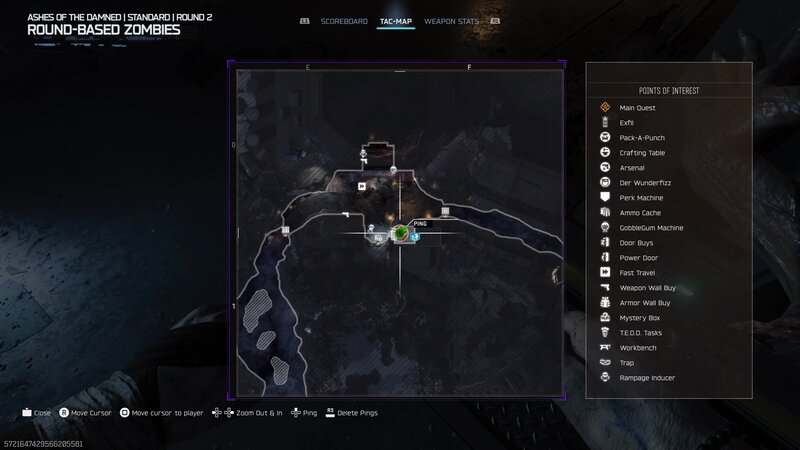Screen dimensions: 800x450
Task: Select Weapon Wall Buy in the legend
Action: [645, 288]
